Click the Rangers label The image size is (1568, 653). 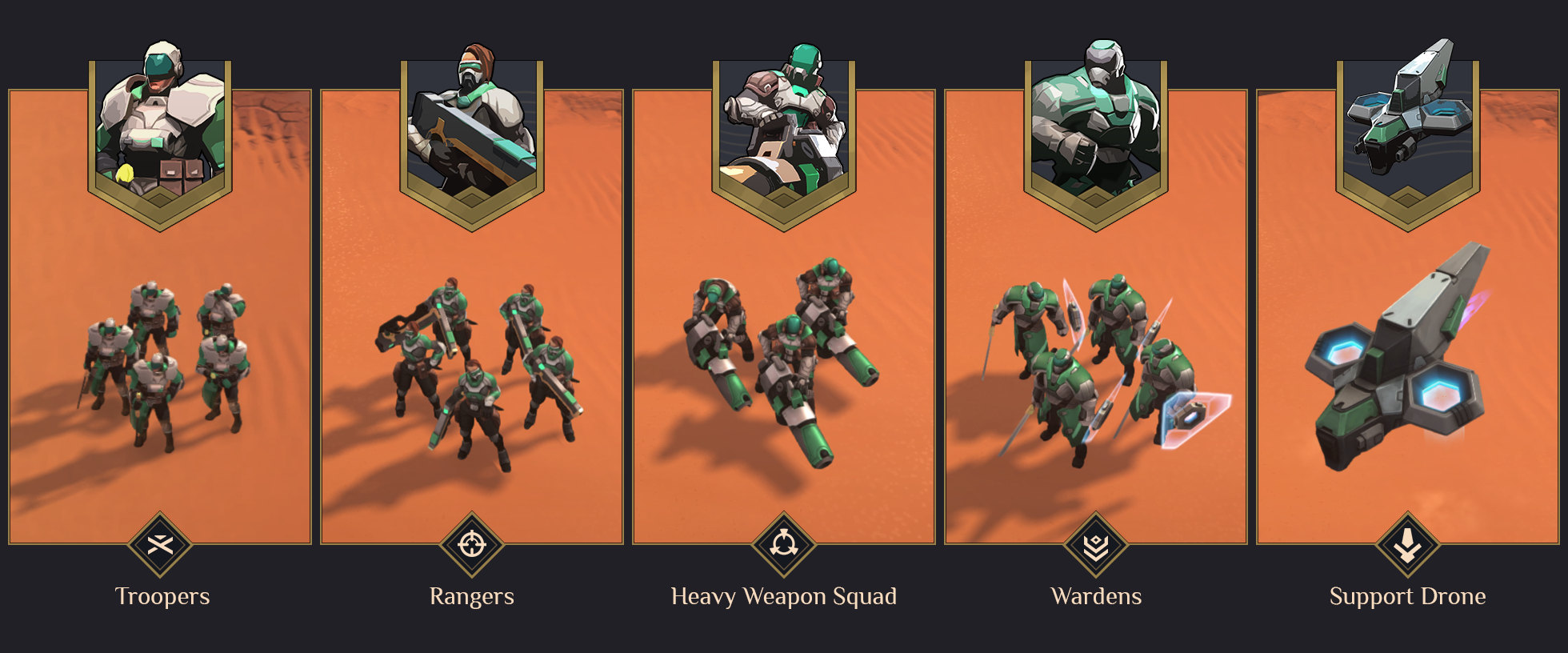(x=472, y=596)
